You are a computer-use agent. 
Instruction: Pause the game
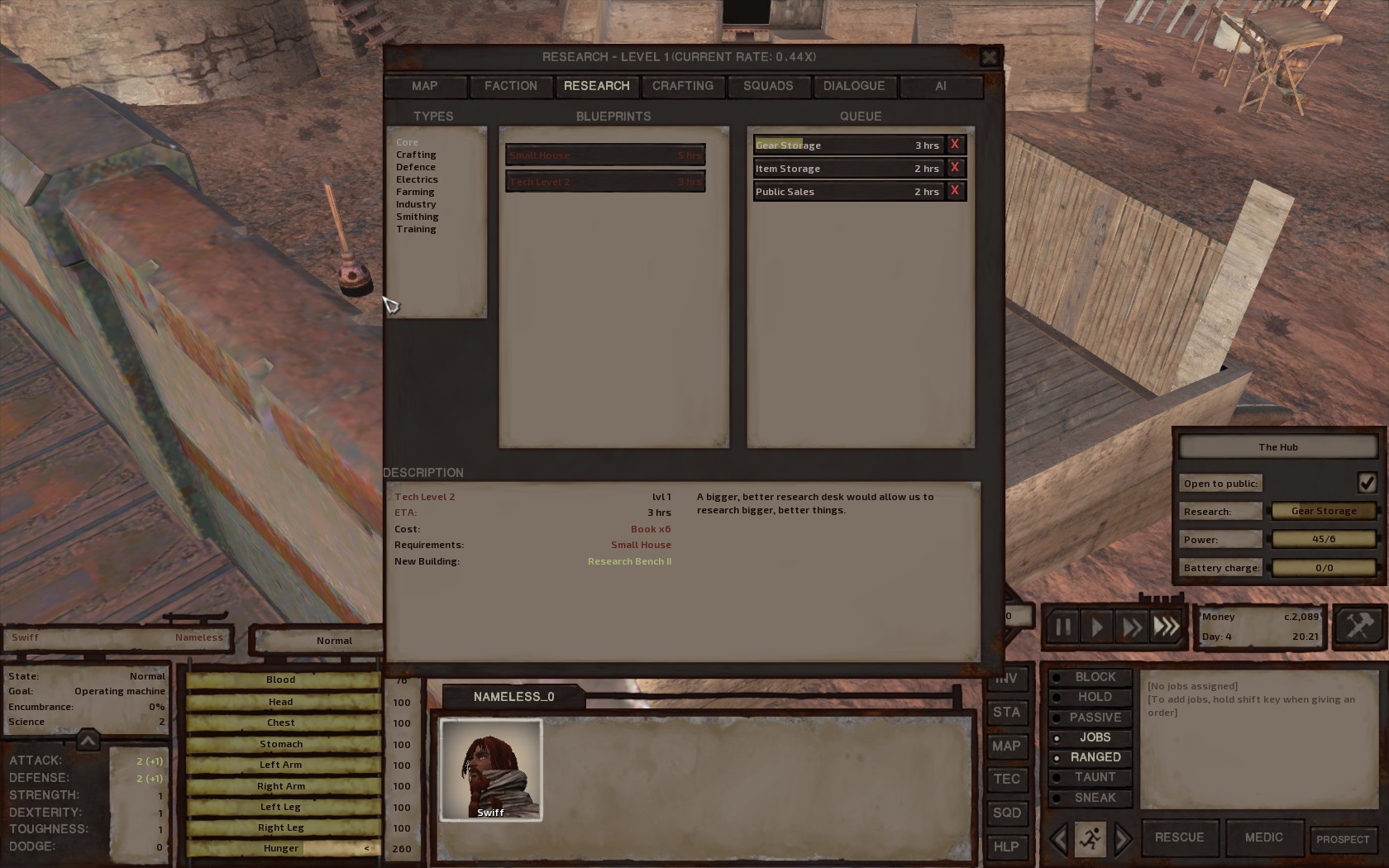(x=1062, y=627)
